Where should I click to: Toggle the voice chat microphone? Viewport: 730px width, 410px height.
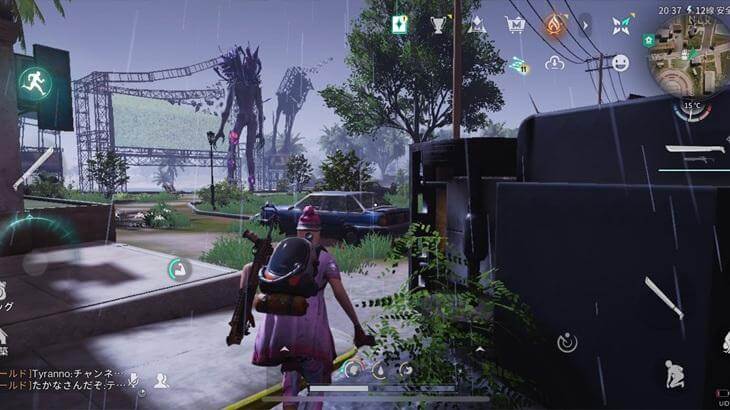click(x=133, y=380)
